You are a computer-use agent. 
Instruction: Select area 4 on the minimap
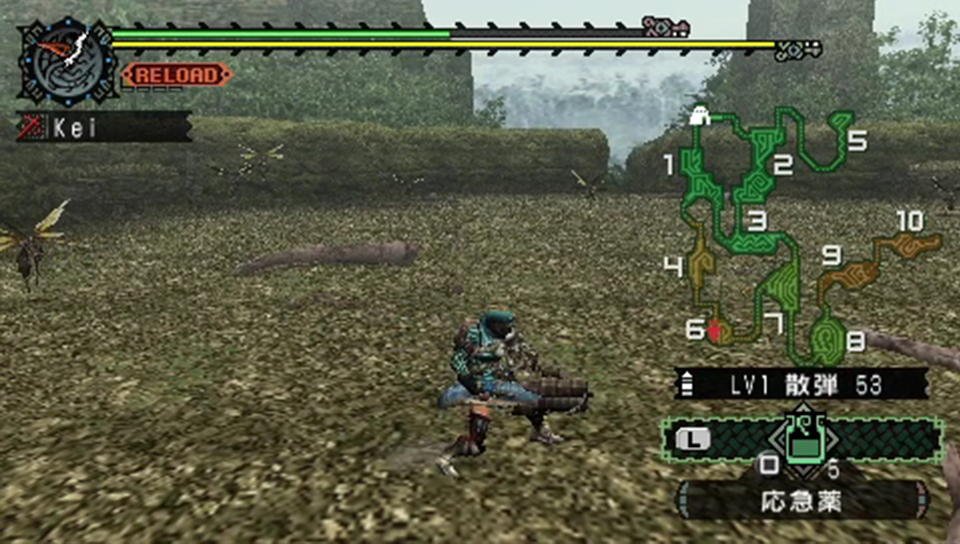[698, 262]
